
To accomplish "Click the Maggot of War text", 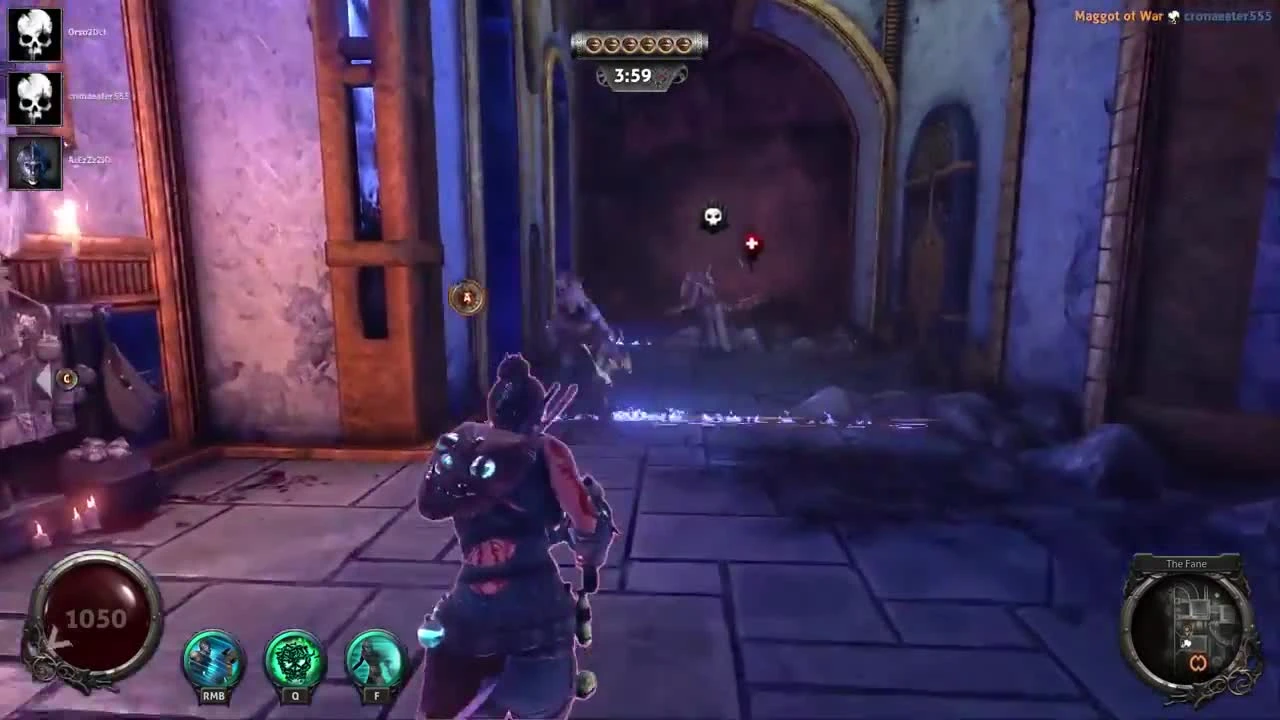I will 1118,16.
